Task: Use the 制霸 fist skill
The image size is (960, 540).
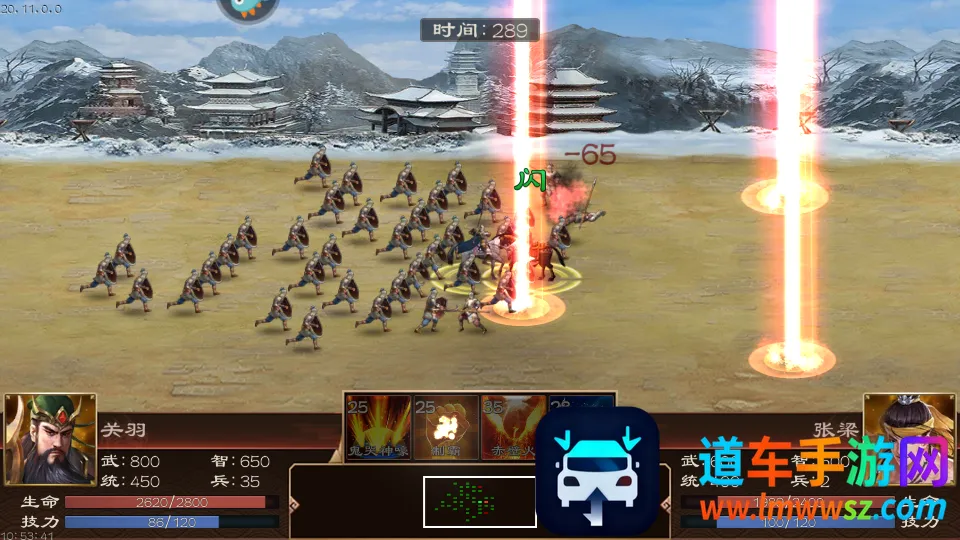Action: (445, 427)
